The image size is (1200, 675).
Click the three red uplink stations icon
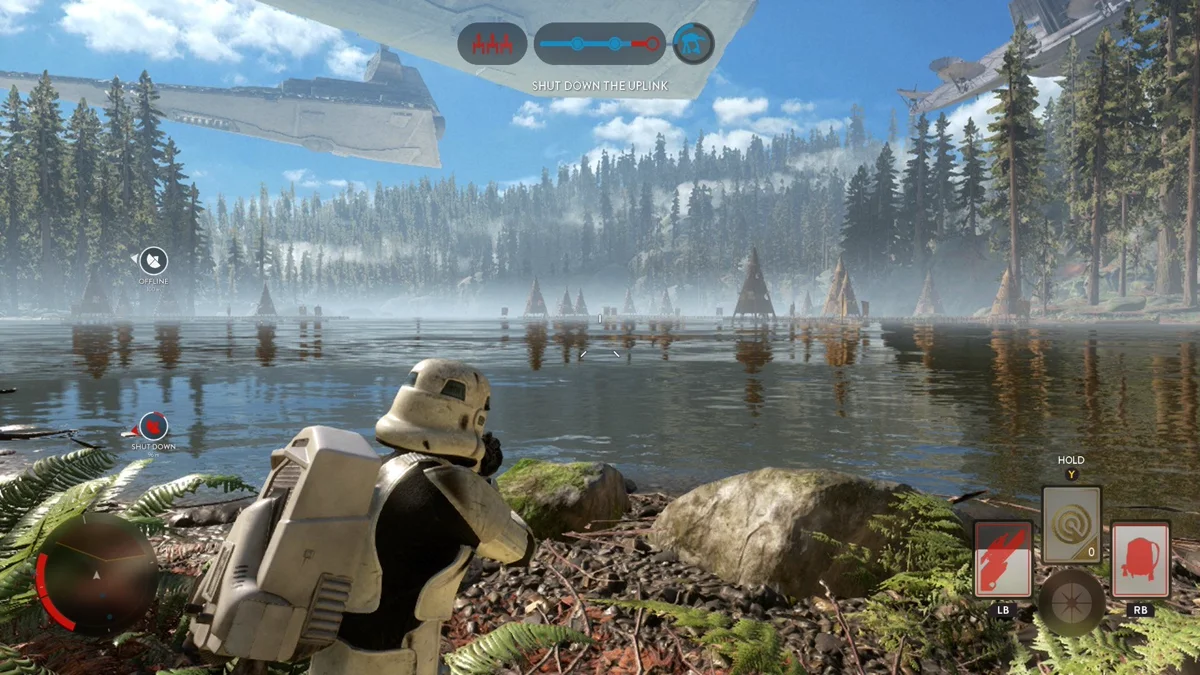492,44
